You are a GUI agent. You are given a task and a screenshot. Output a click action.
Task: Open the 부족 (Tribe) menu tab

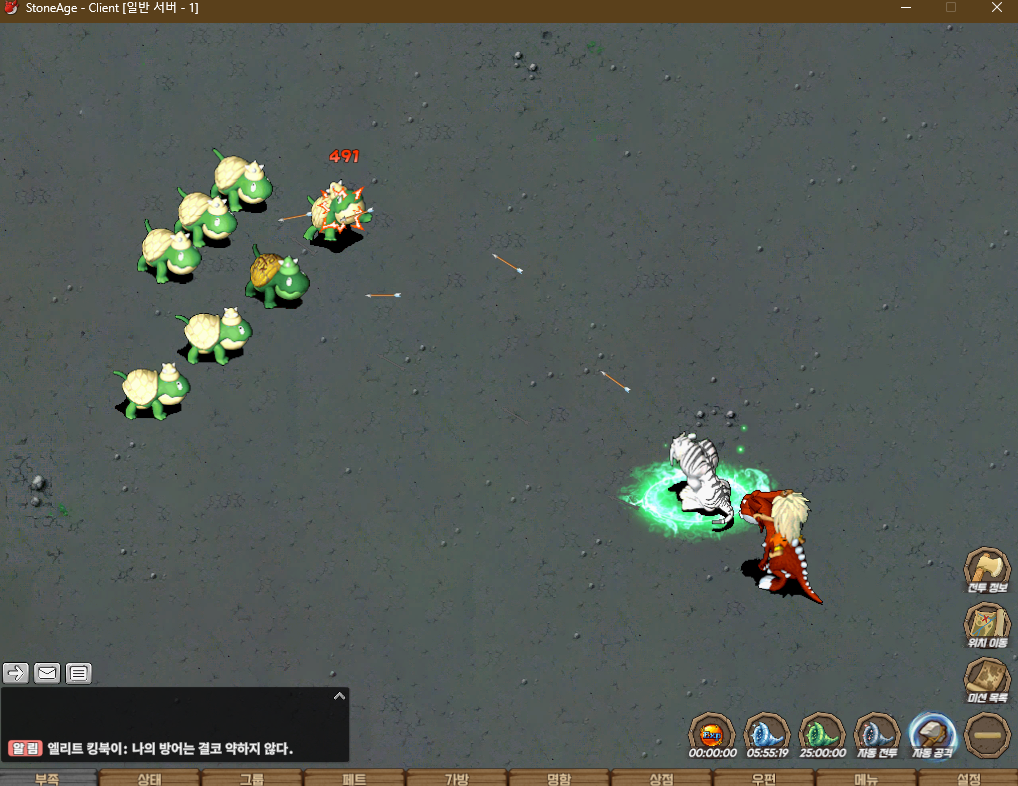(48, 778)
